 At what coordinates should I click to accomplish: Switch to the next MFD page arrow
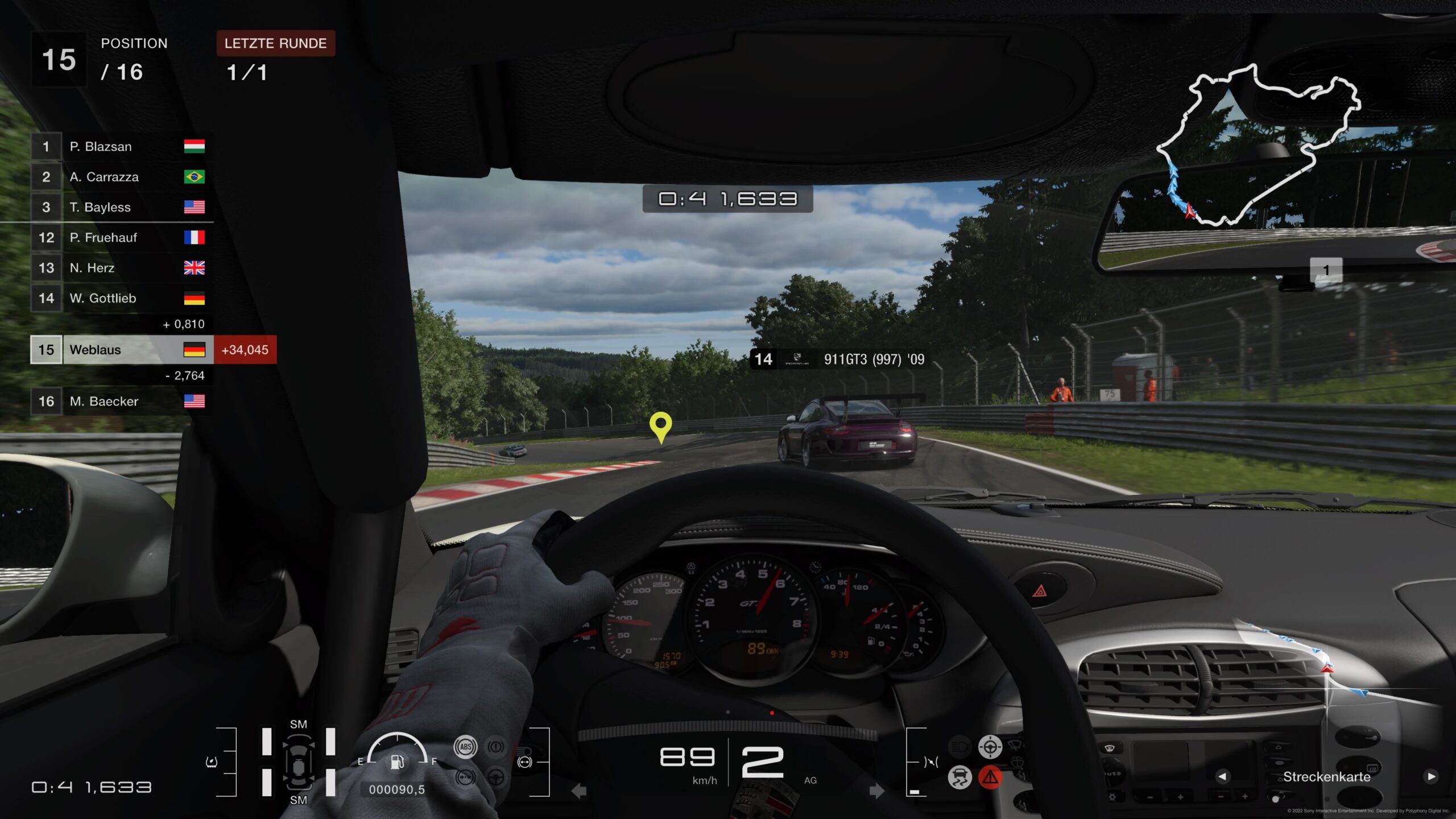(x=1431, y=776)
